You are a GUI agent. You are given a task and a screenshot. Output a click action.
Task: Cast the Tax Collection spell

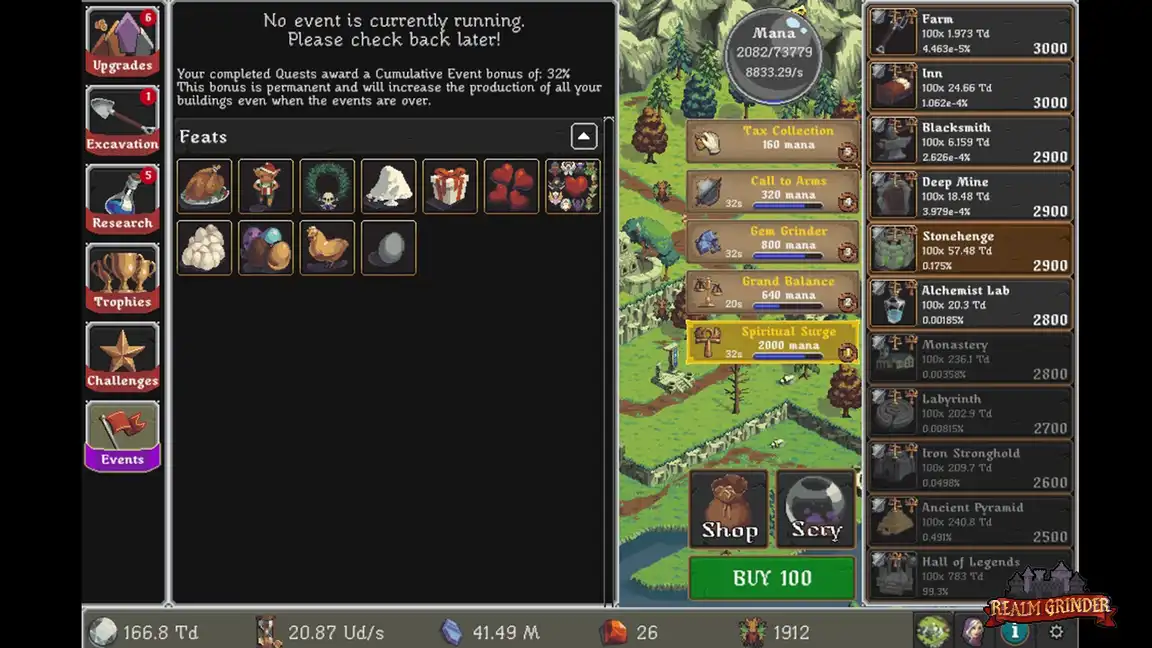coord(772,142)
